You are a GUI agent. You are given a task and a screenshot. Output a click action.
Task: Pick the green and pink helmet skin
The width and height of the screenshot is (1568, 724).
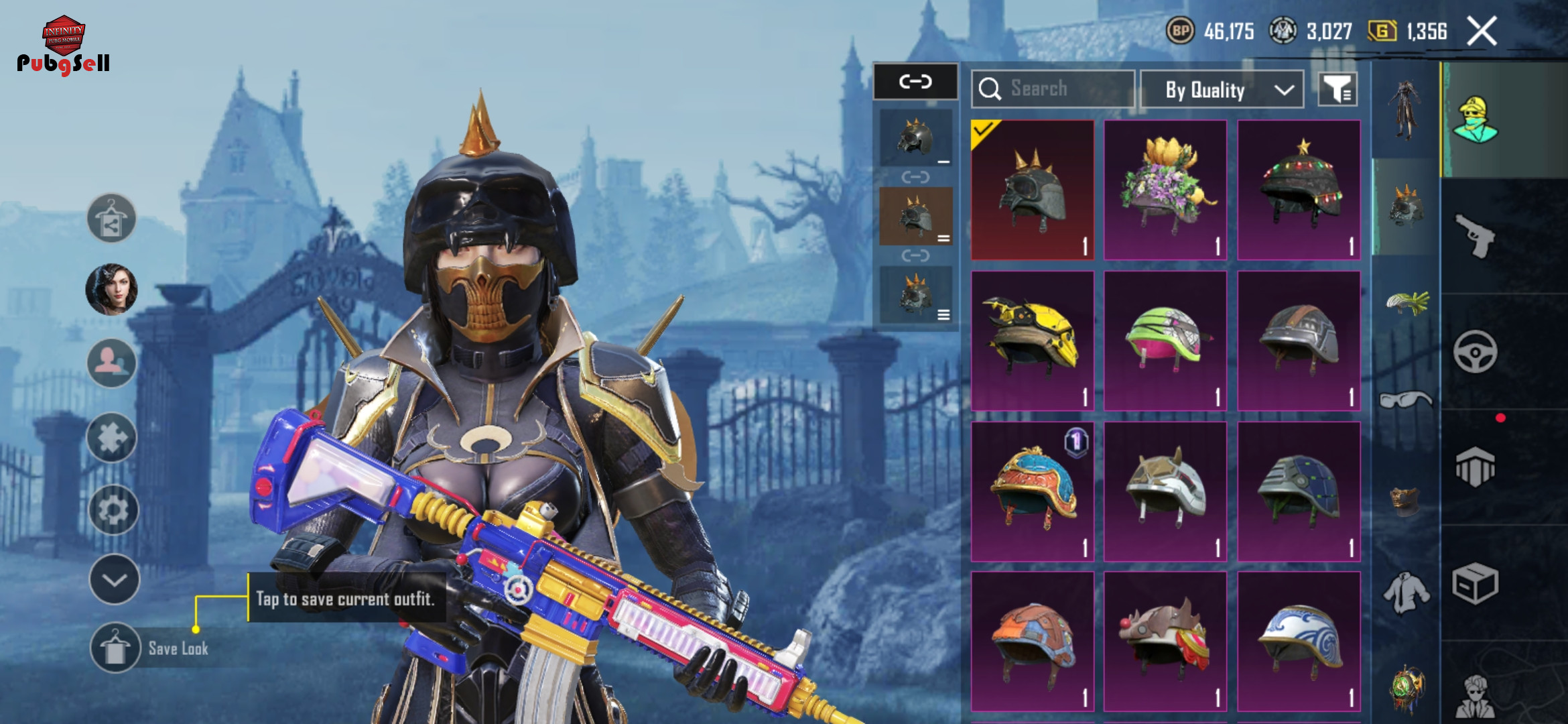1165,341
